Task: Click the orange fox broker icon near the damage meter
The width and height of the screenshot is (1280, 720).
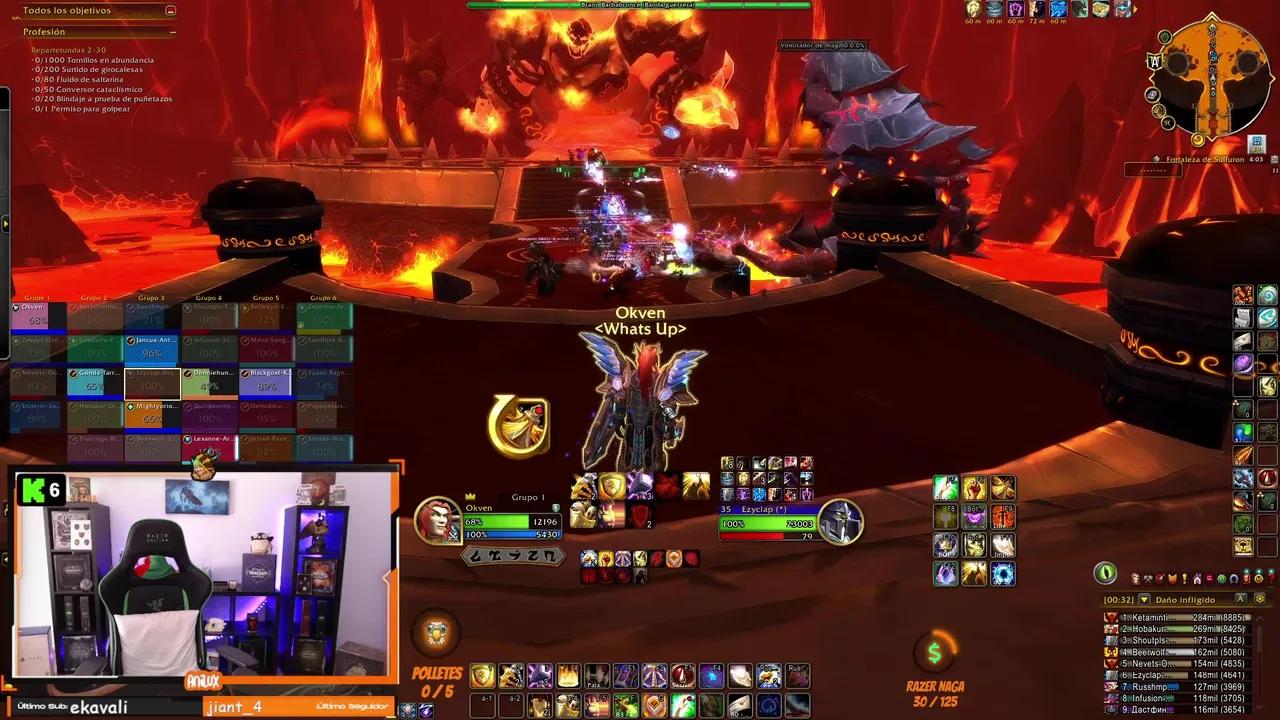Action: pyautogui.click(x=1172, y=579)
